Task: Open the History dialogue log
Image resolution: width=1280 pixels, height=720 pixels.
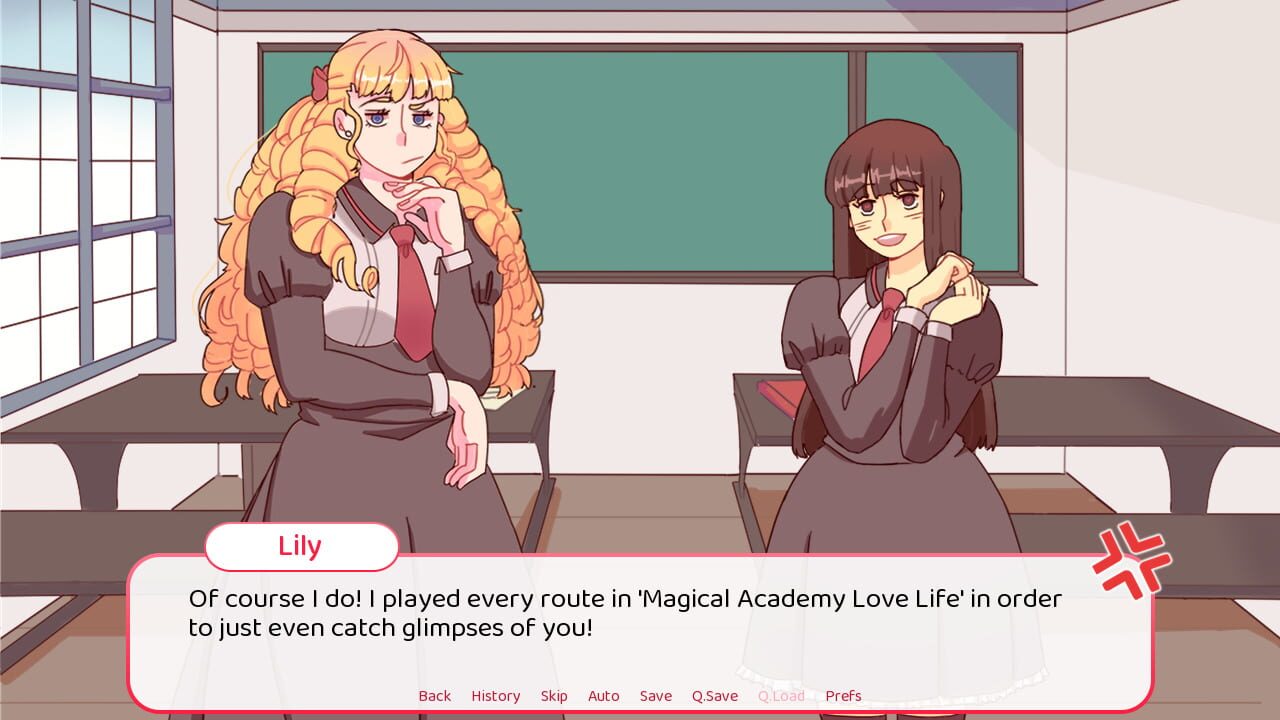Action: click(x=496, y=695)
